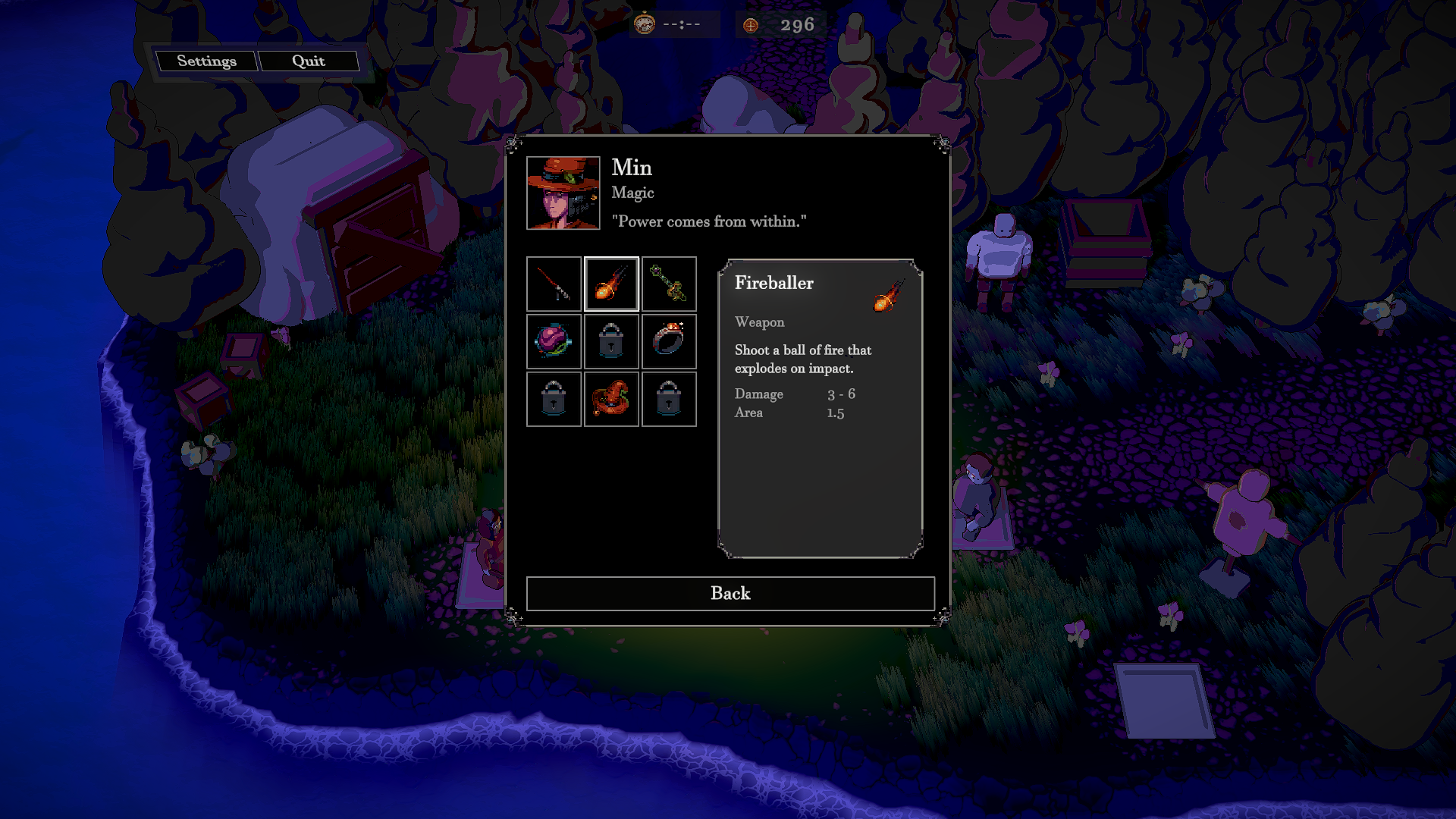Select the purple orb item
Viewport: 1456px width, 819px height.
(x=554, y=341)
